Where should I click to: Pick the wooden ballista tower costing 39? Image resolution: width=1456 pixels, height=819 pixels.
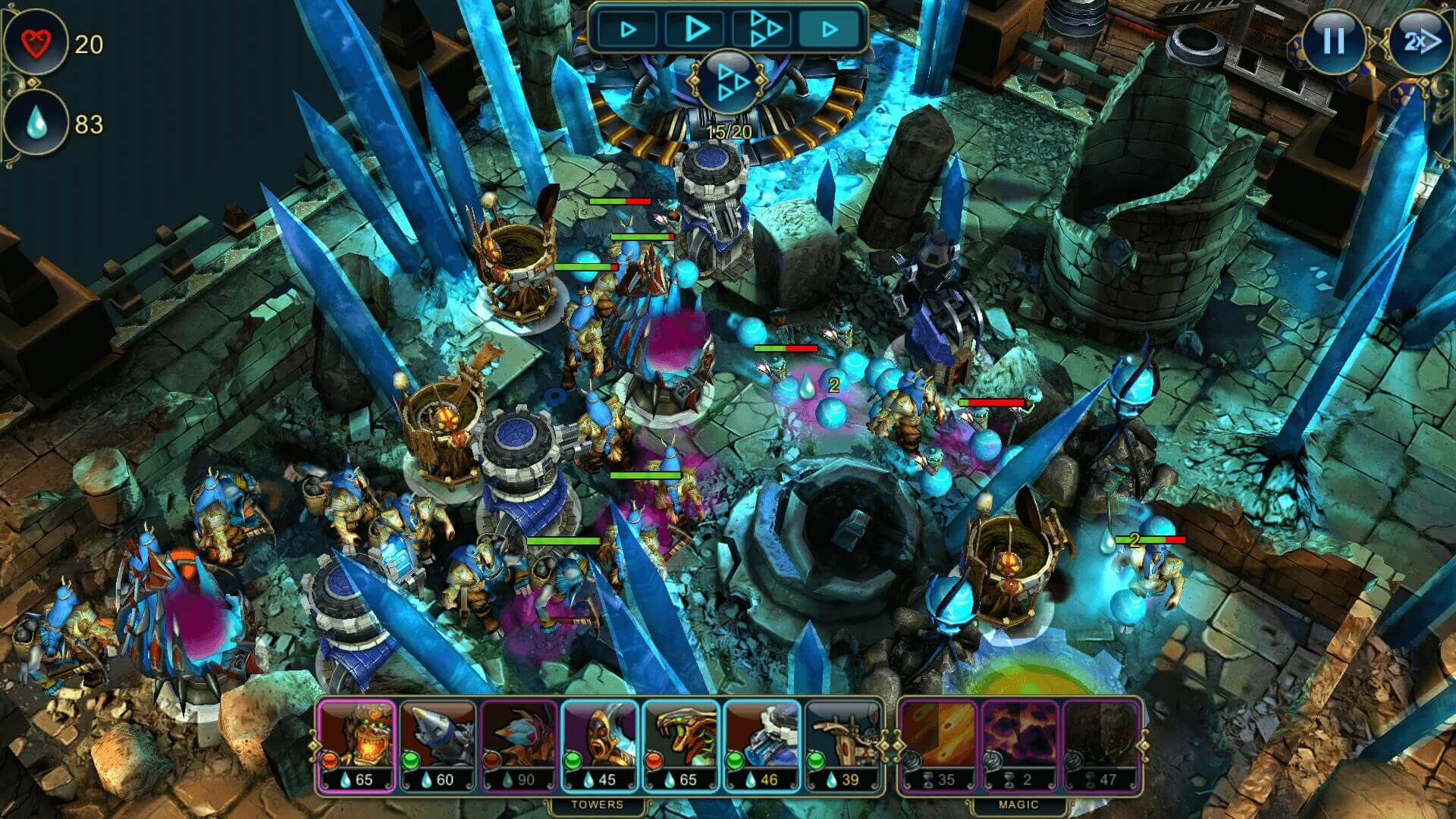844,745
